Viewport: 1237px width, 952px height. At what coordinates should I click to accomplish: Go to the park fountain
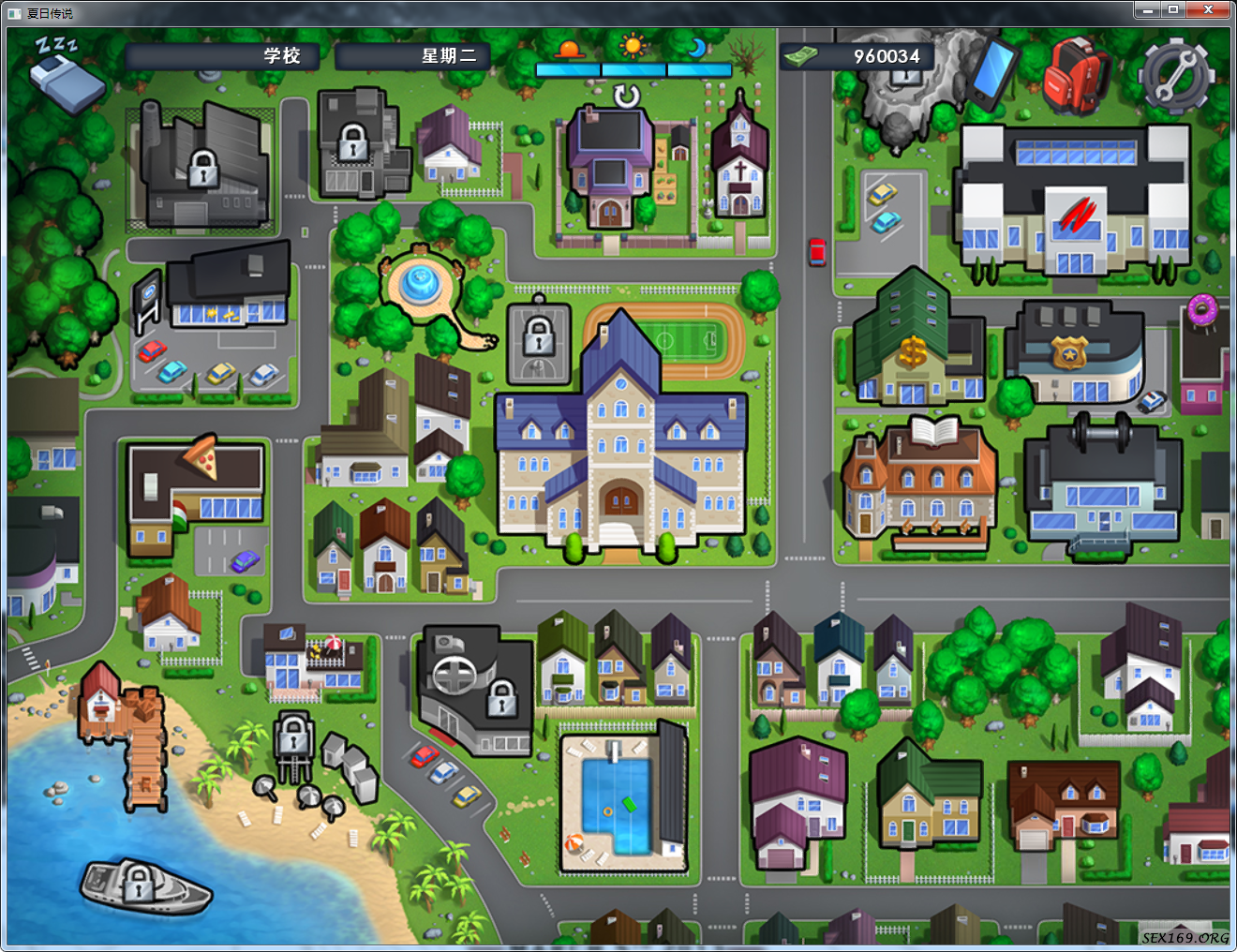tap(421, 281)
